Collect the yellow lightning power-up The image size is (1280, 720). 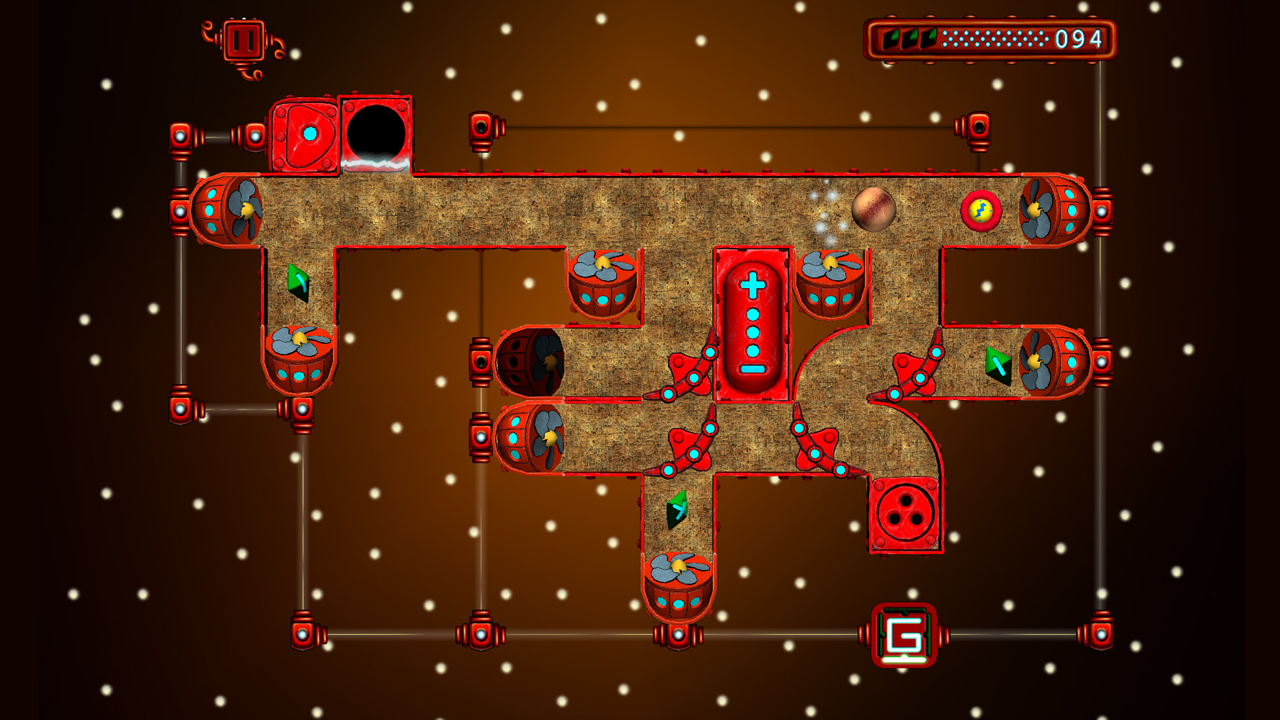(982, 210)
